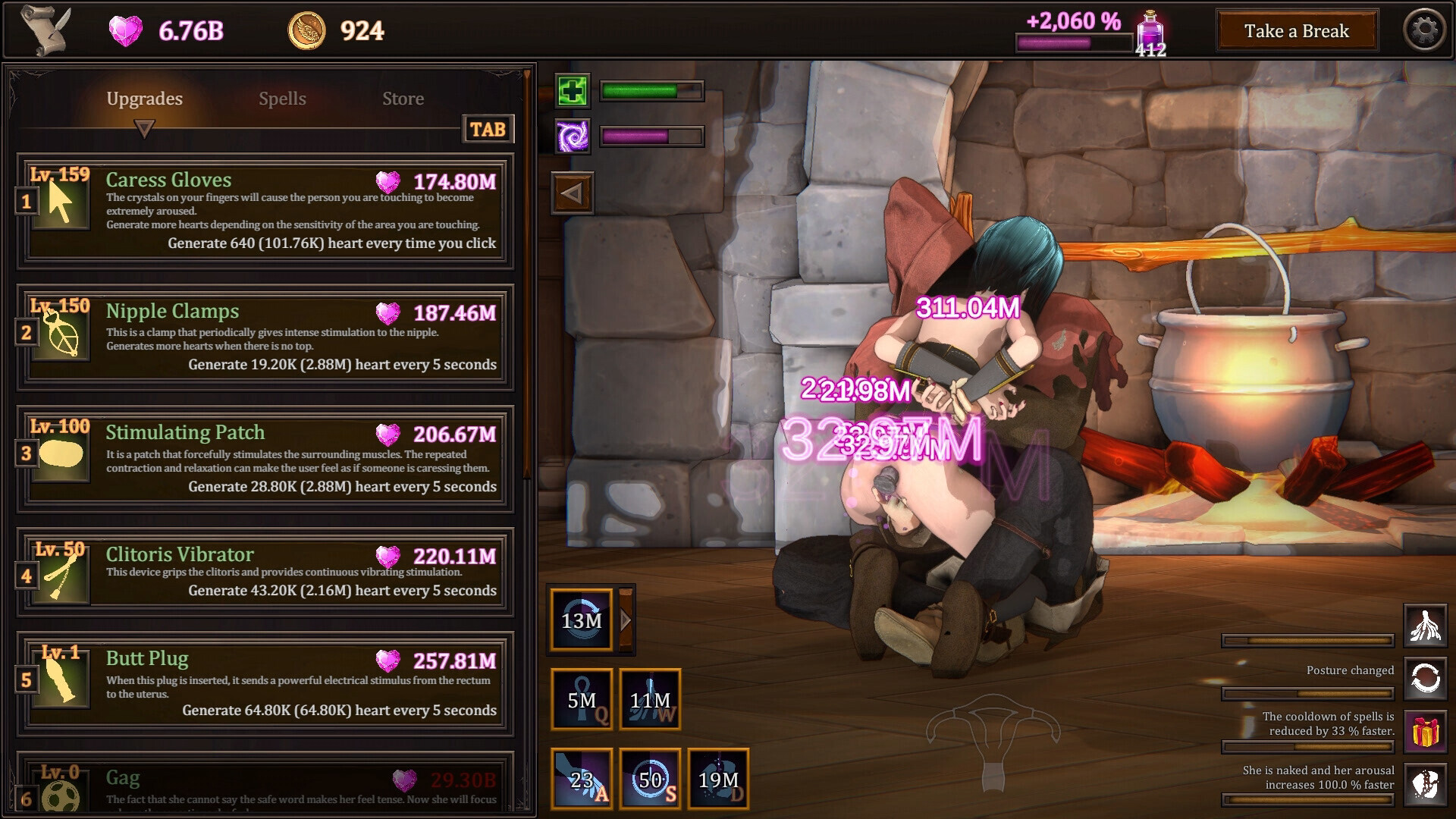This screenshot has height=819, width=1456.
Task: Upgrade the level 150 item in slot 2
Action: [265, 337]
